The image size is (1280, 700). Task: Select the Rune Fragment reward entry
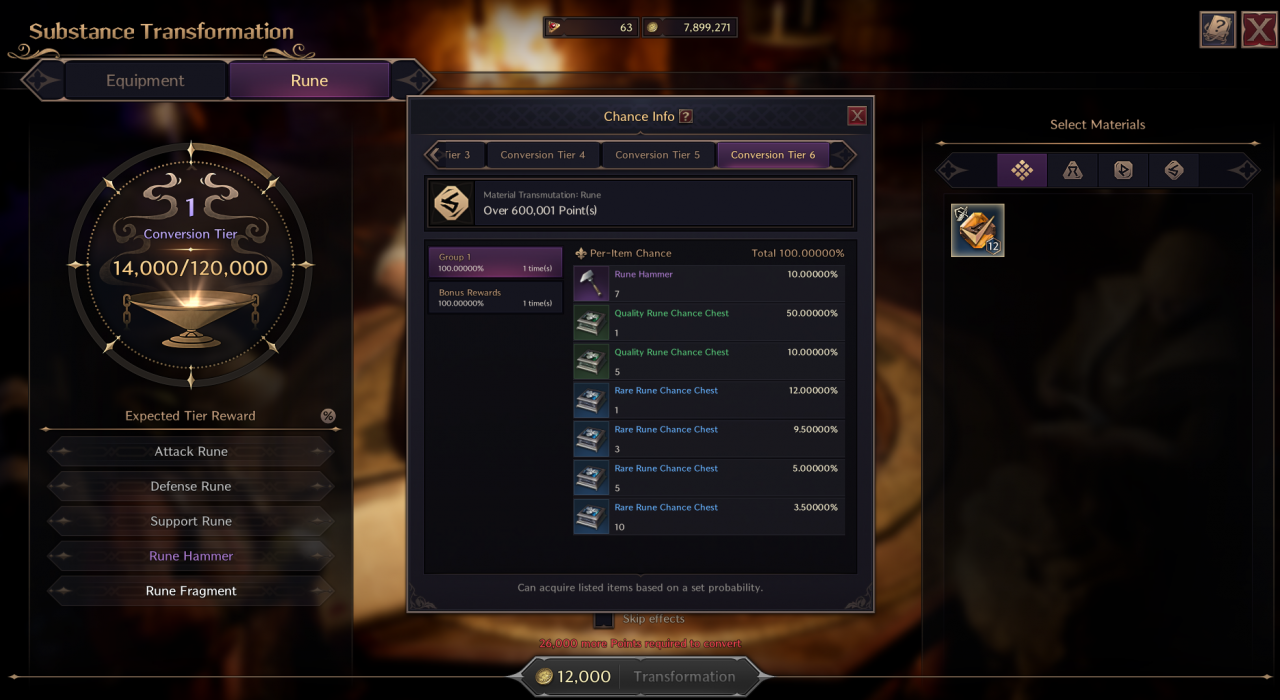click(191, 591)
